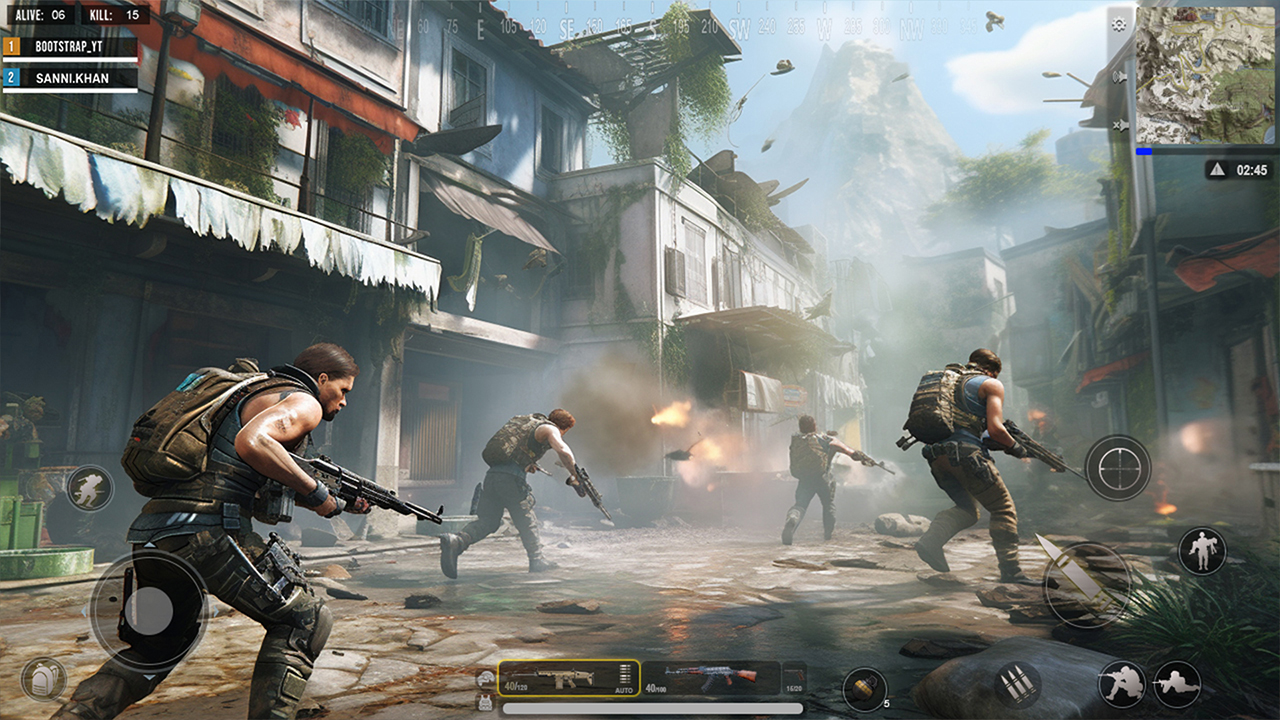The image size is (1280, 720).
Task: Tap the jump button with leaping soldier
Action: tap(1201, 550)
